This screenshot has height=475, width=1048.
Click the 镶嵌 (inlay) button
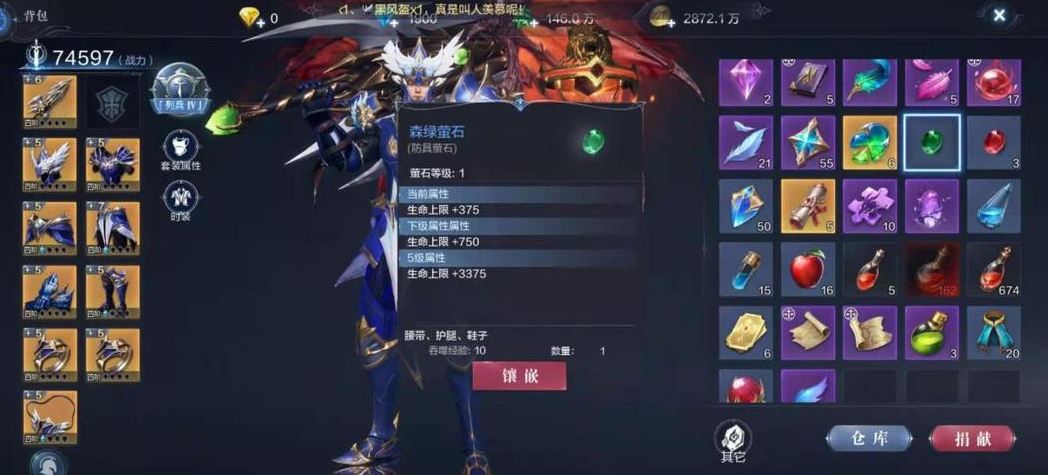click(519, 376)
